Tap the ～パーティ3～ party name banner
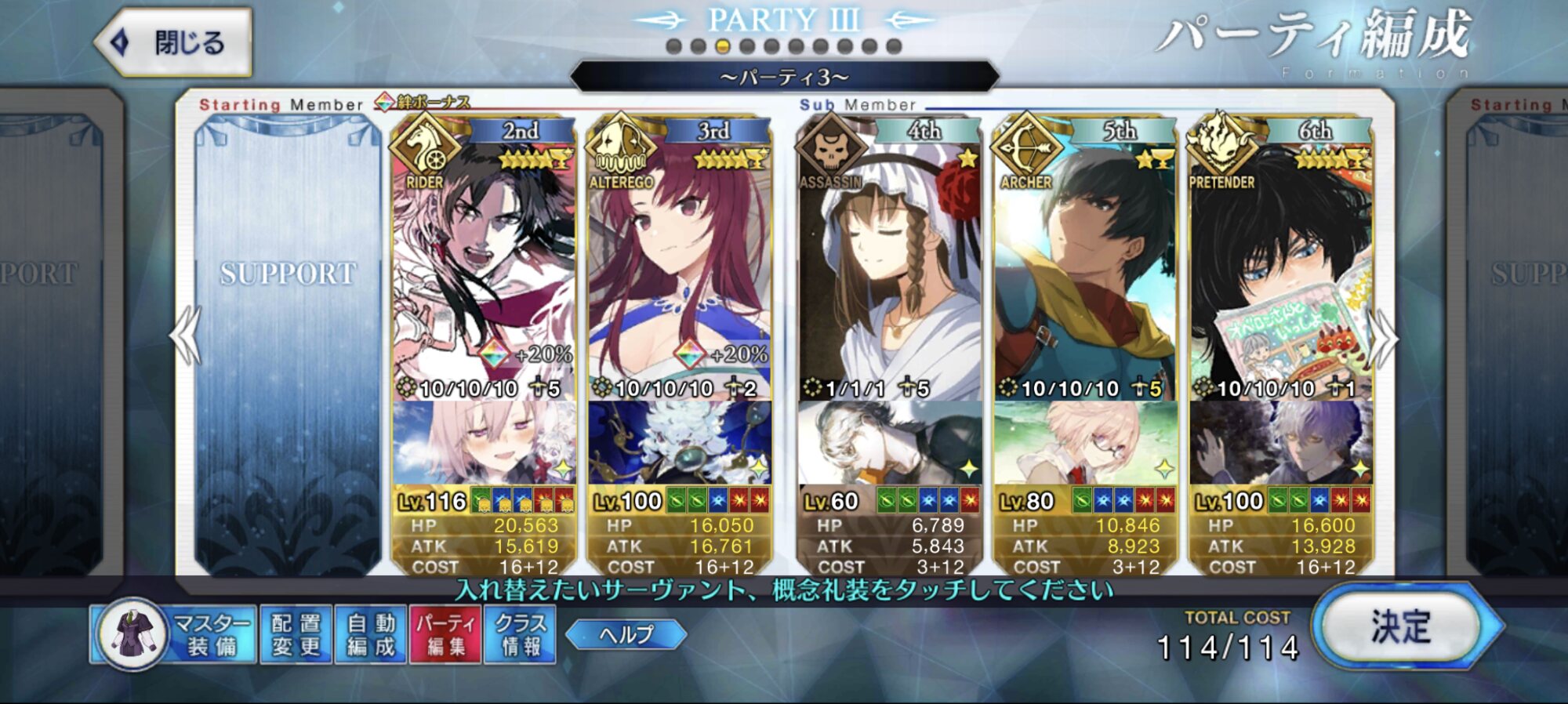Screen dimensions: 1568x704 (784, 77)
